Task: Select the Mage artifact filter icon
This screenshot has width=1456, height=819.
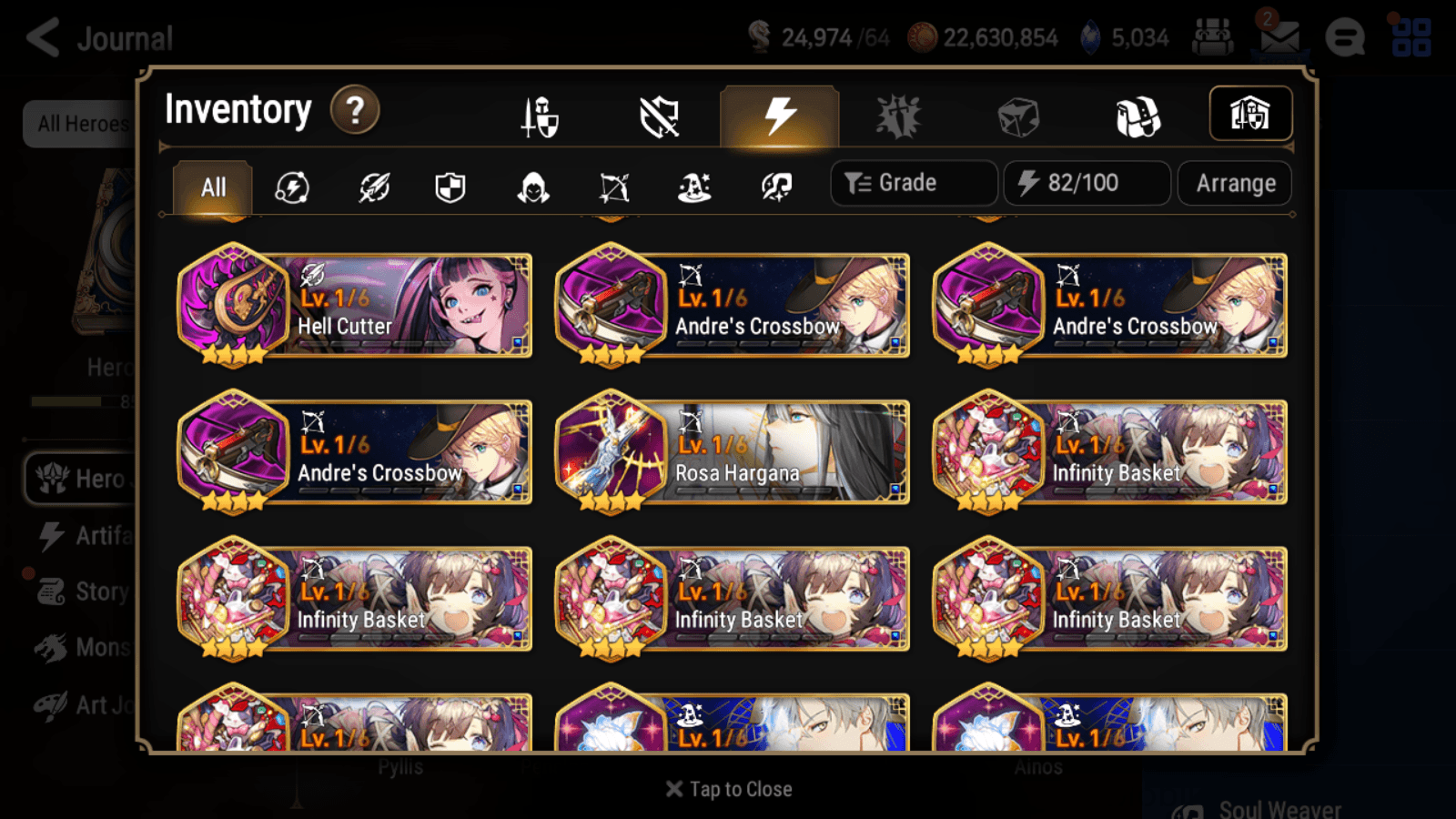Action: click(x=693, y=187)
